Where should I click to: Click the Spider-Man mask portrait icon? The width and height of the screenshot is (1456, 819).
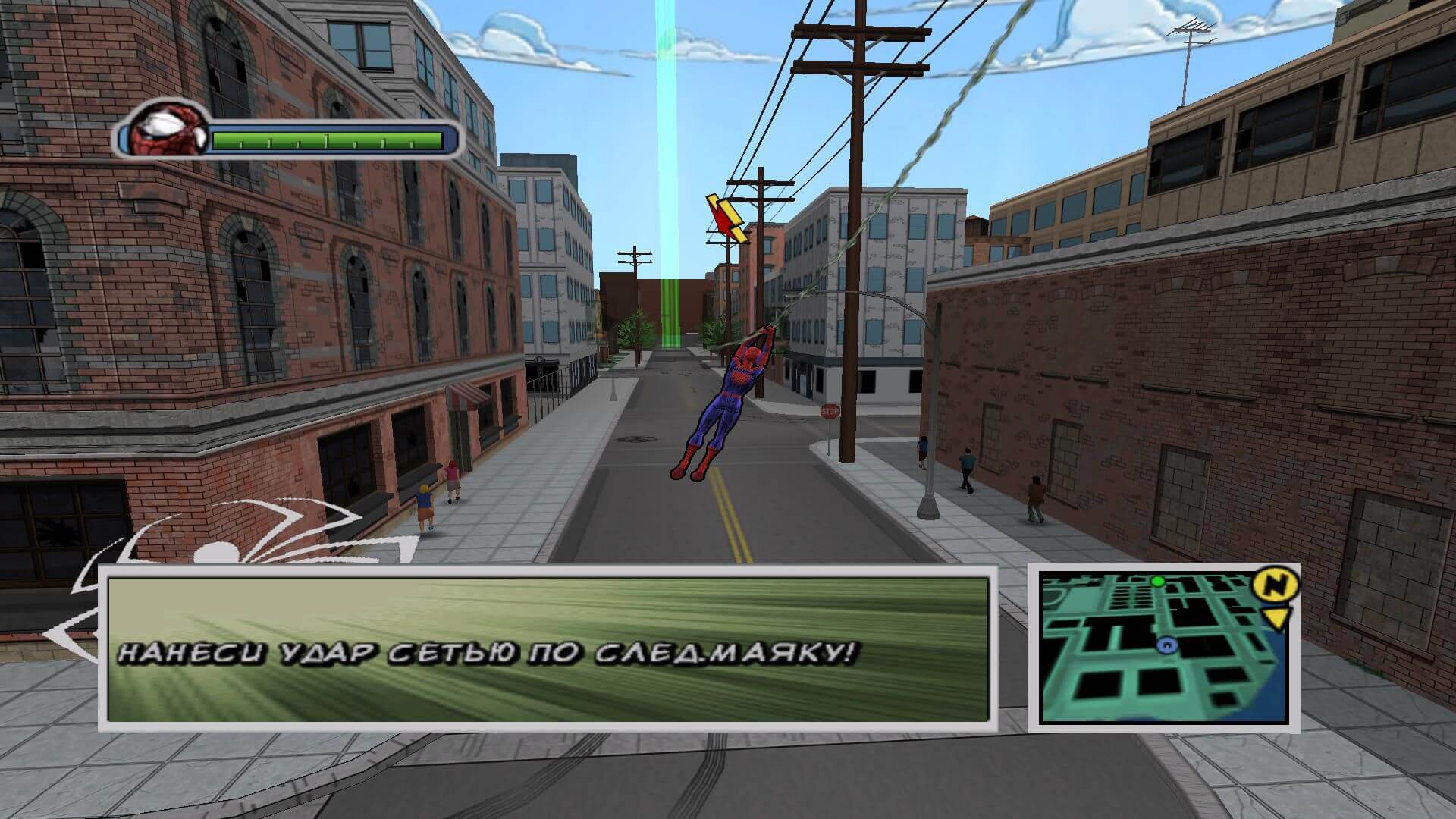pos(167,130)
